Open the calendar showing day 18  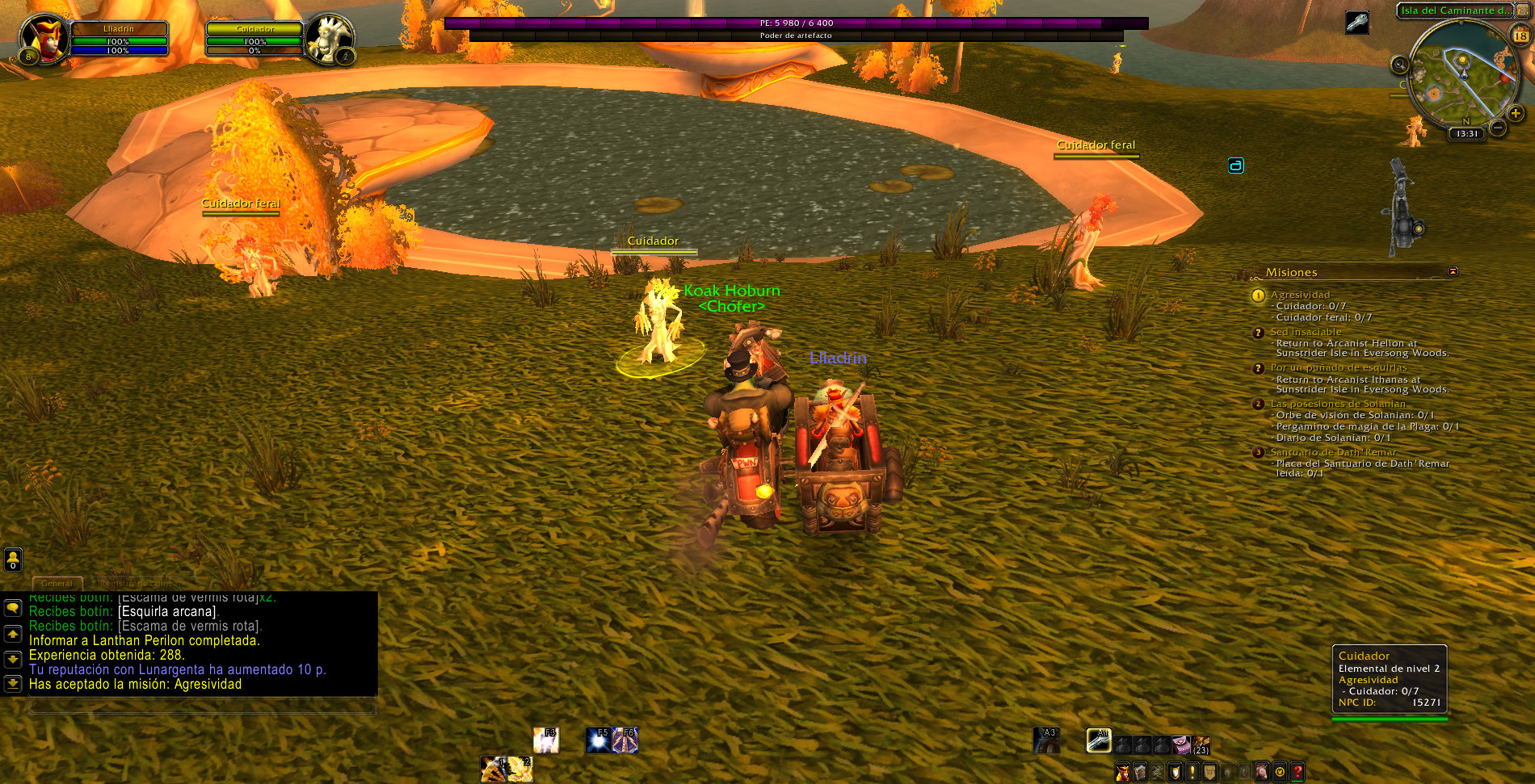[1520, 36]
